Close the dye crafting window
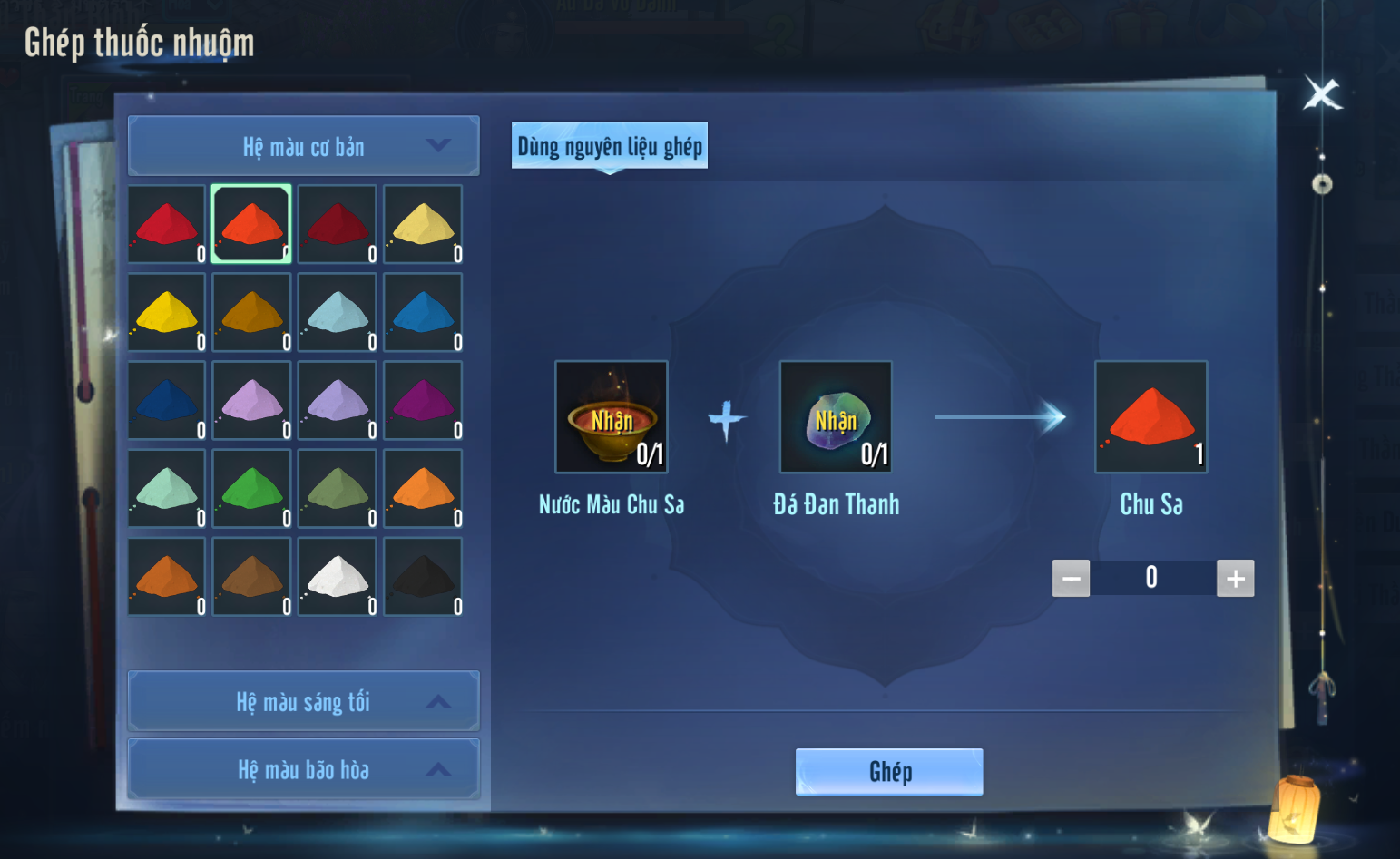1400x859 pixels. coord(1322,93)
